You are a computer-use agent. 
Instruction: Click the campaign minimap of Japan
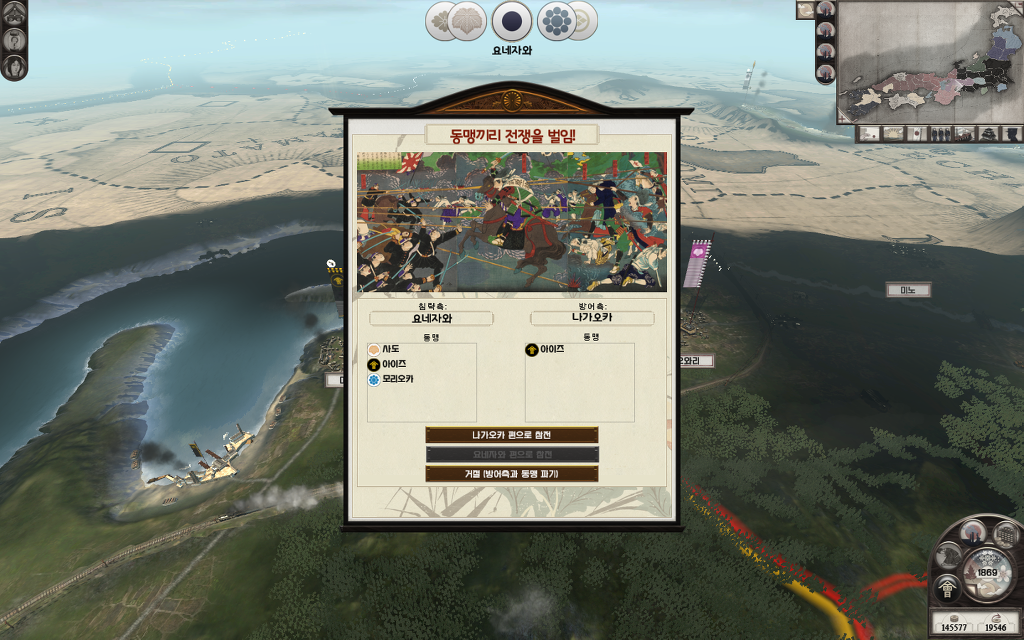(928, 60)
